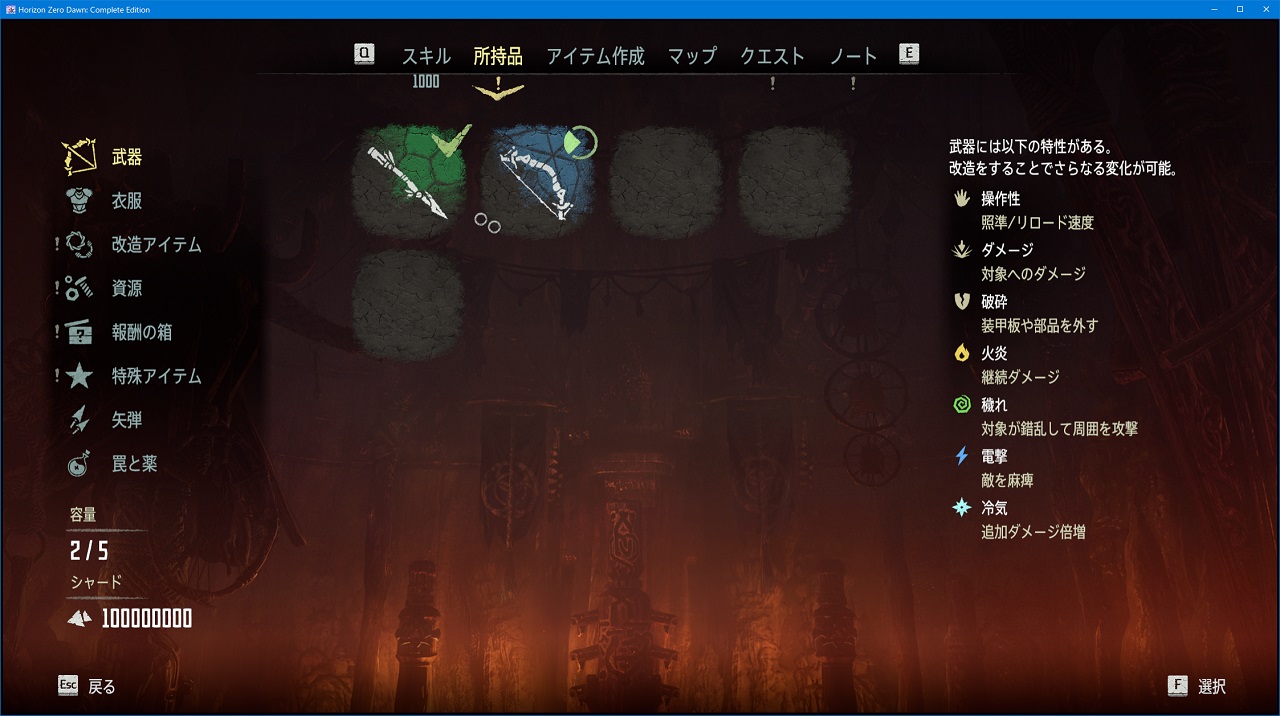Choose the 武器 category
1280x716 pixels.
click(x=126, y=157)
